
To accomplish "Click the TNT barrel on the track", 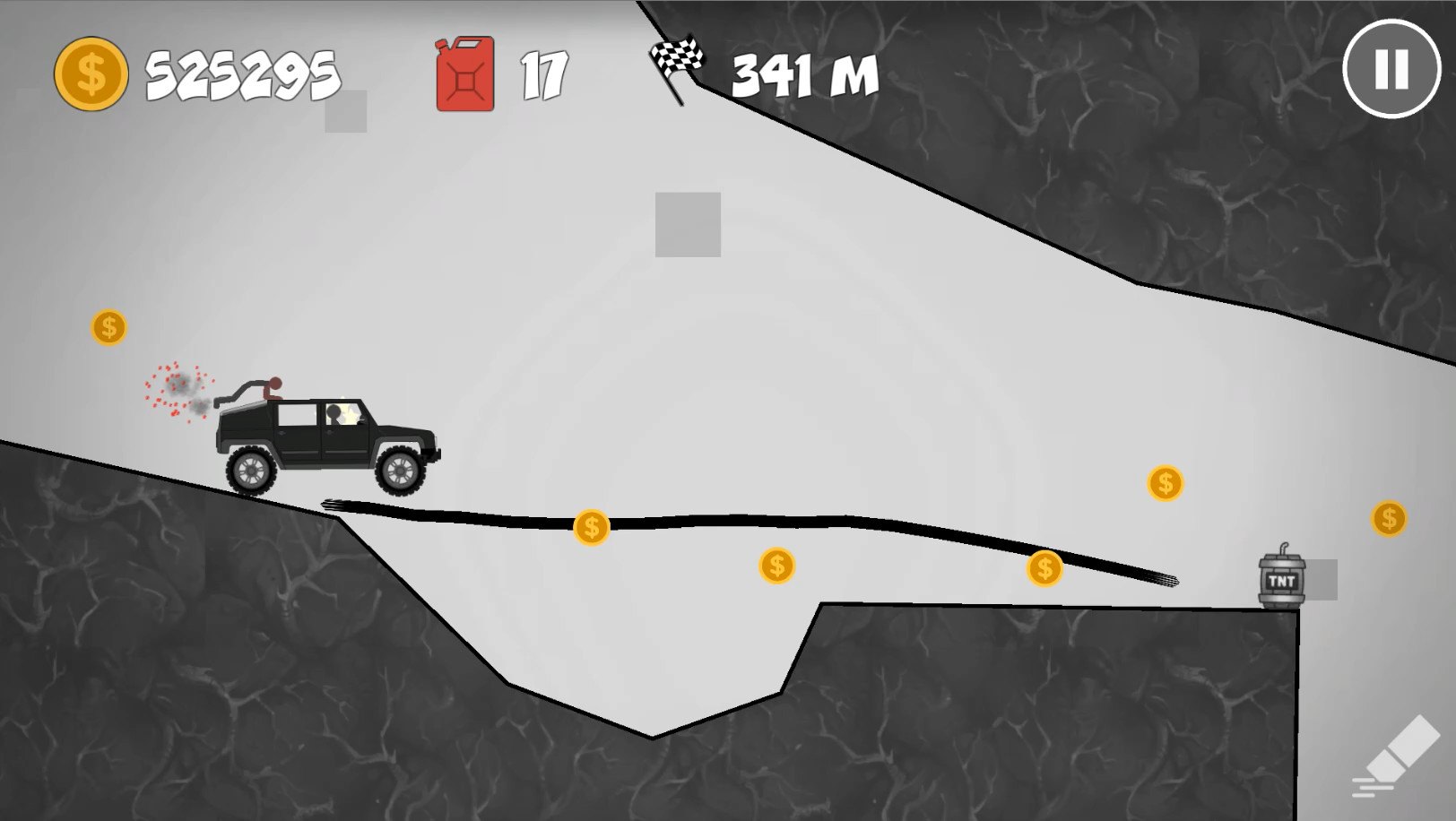I will point(1279,580).
